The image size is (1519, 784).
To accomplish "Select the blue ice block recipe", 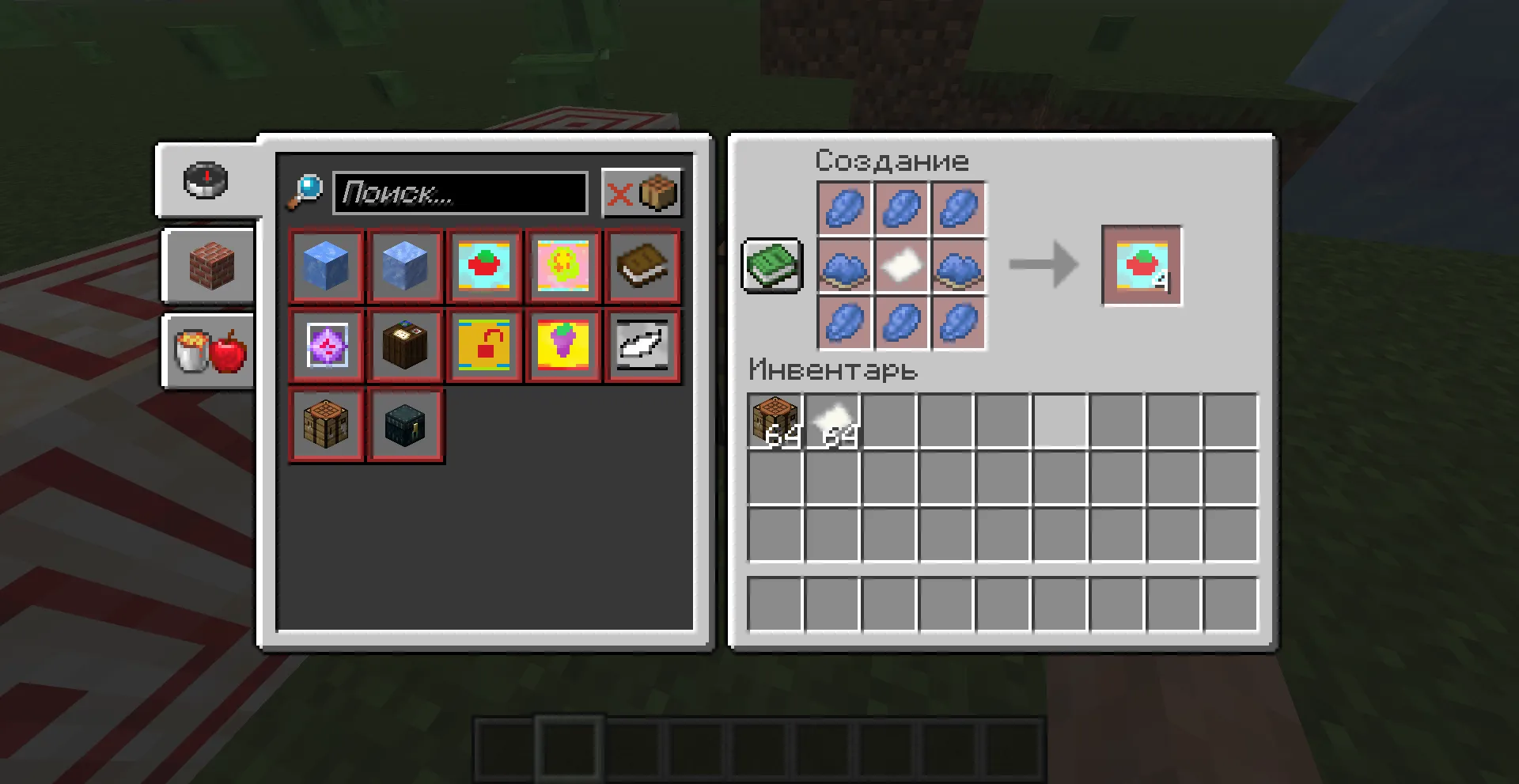I will (x=327, y=267).
